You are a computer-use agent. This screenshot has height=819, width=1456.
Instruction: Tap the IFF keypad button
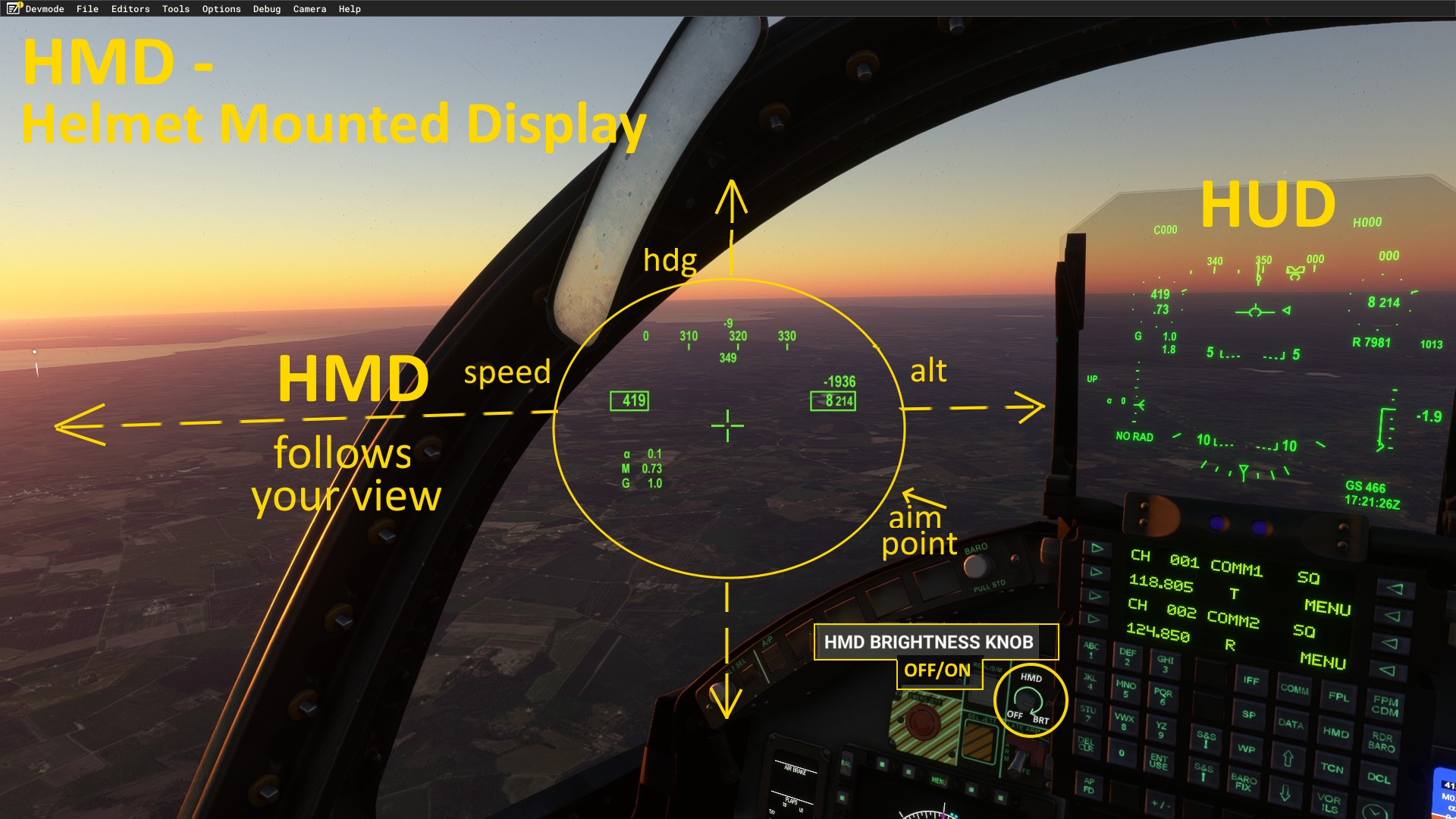(1250, 680)
